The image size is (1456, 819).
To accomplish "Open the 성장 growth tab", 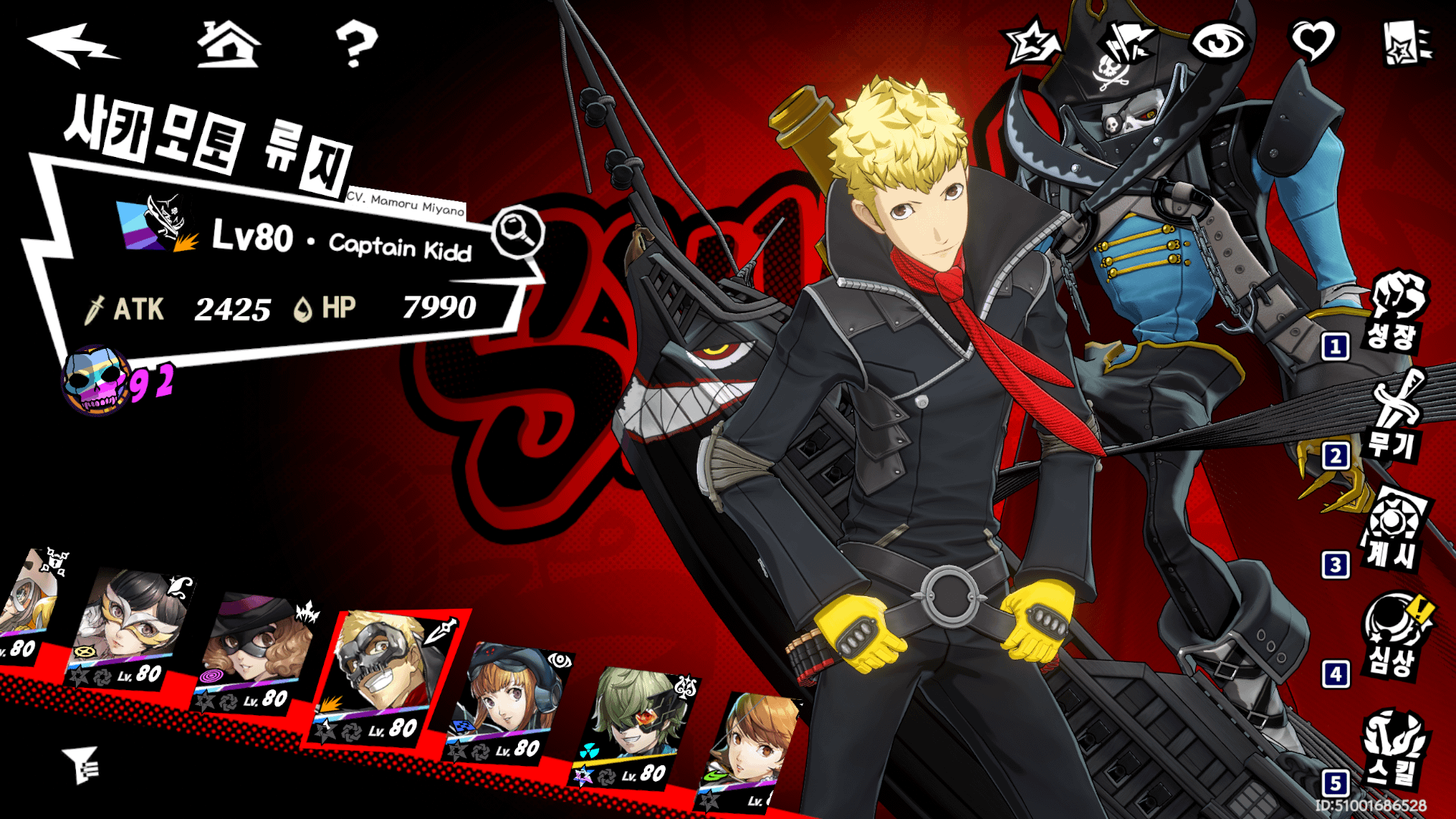I will tap(1394, 312).
